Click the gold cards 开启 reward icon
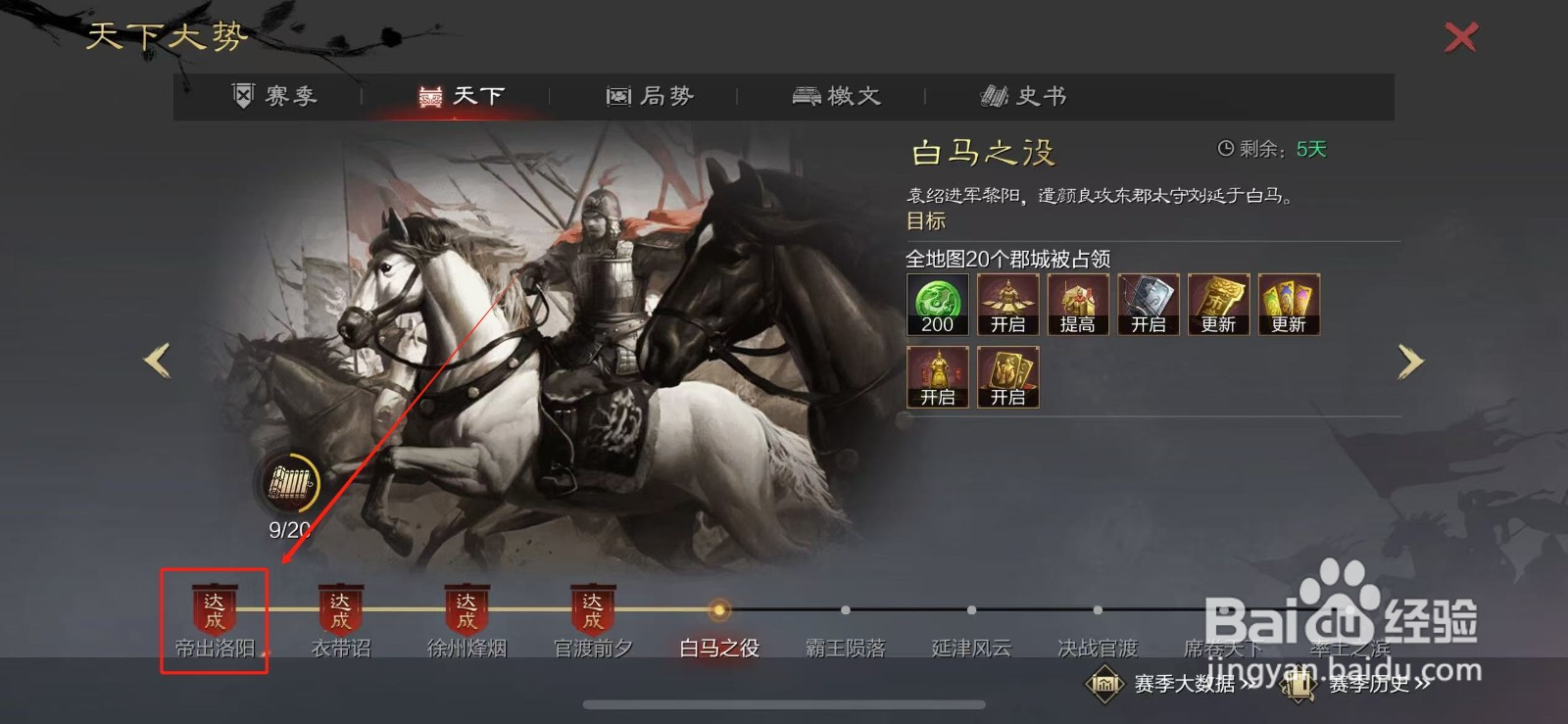 1007,377
